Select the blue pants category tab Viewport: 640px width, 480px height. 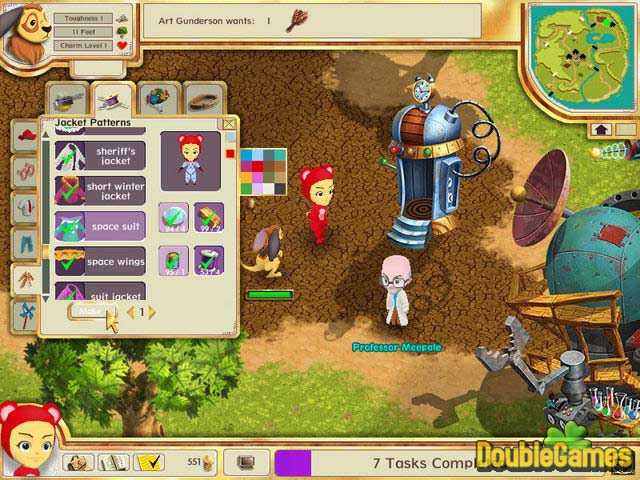coord(25,243)
